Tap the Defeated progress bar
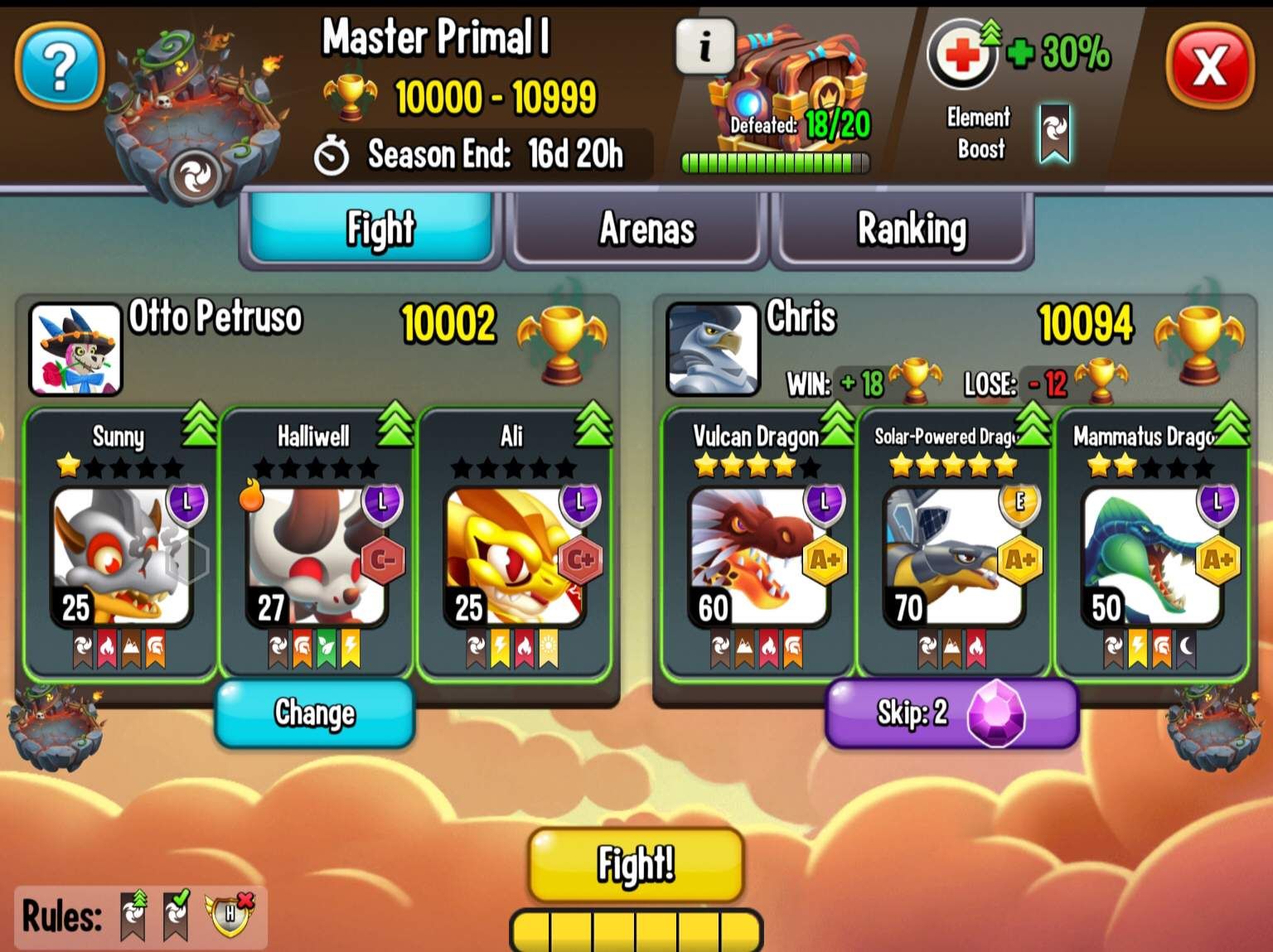The height and width of the screenshot is (952, 1273). 773,161
